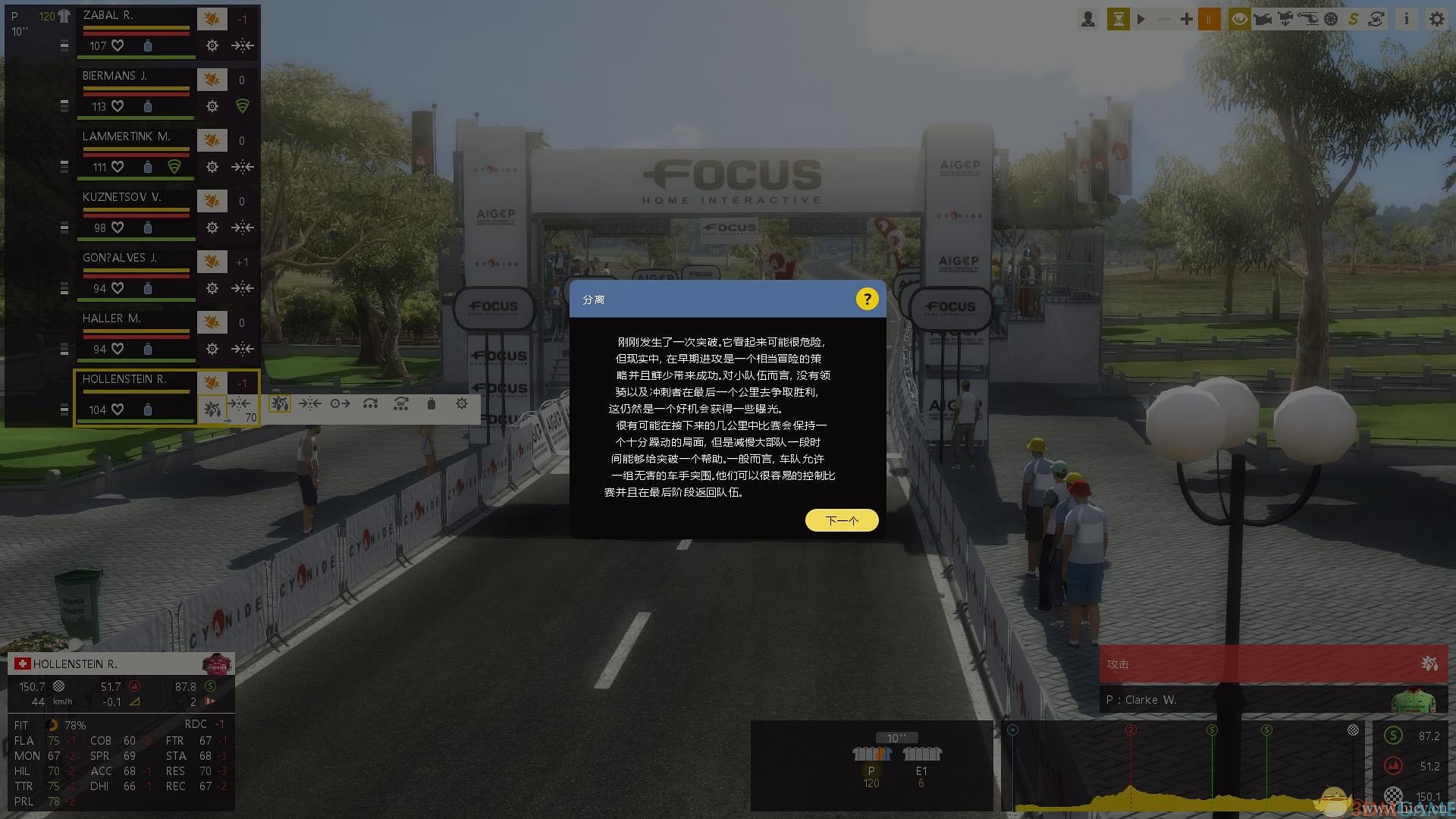This screenshot has width=1456, height=819.
Task: Toggle the eye view icon
Action: click(x=1239, y=19)
